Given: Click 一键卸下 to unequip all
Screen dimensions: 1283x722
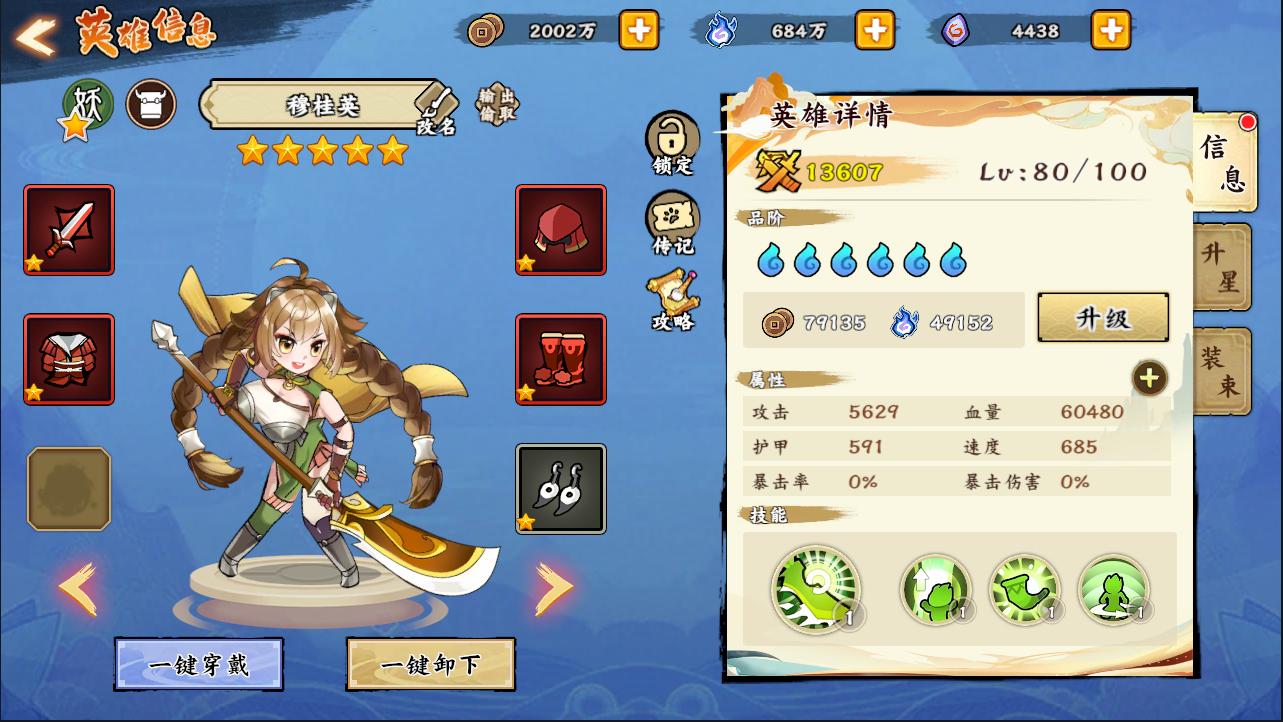Looking at the screenshot, I should (430, 665).
